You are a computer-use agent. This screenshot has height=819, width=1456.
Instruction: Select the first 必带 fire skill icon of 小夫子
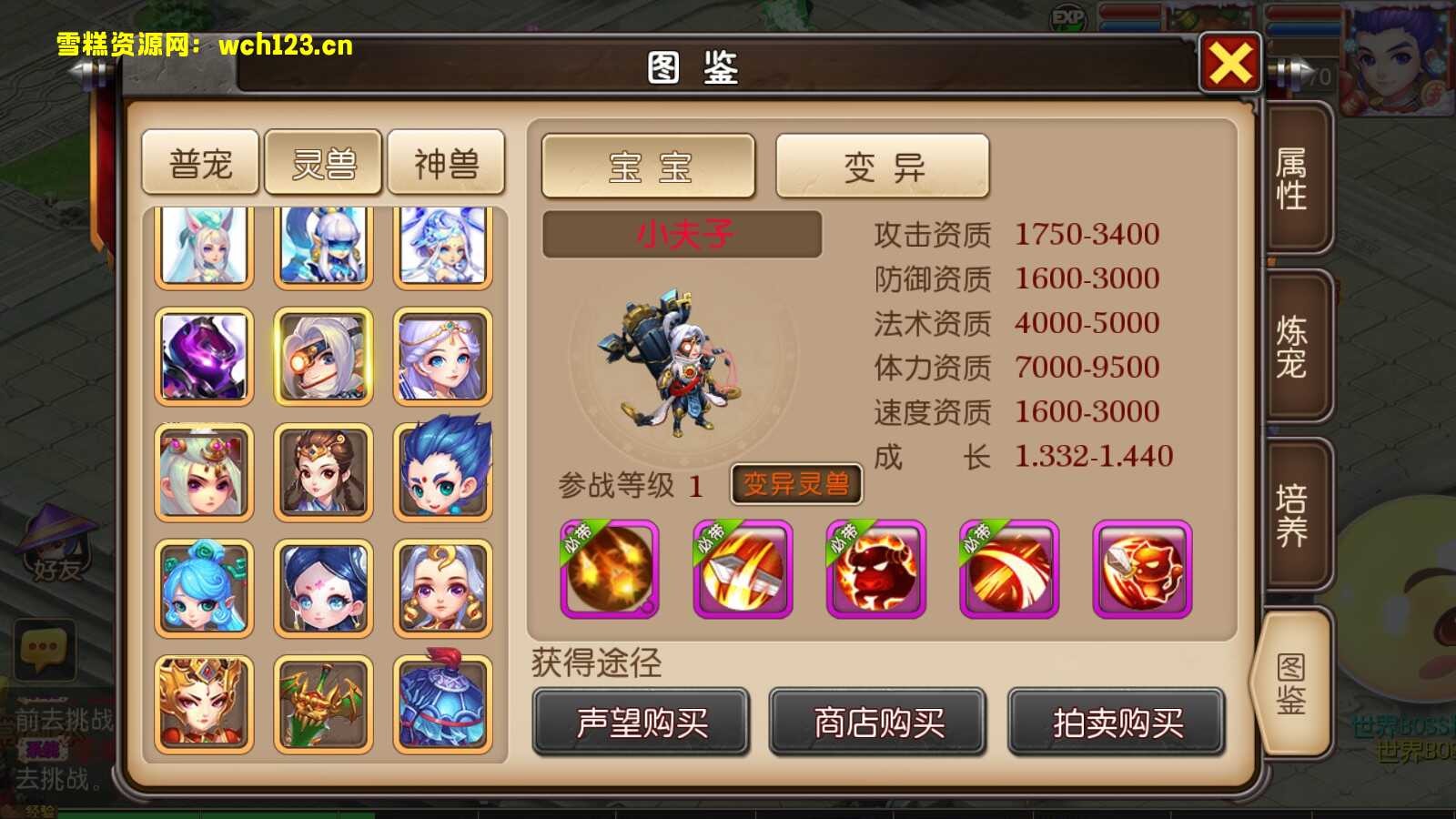point(608,569)
